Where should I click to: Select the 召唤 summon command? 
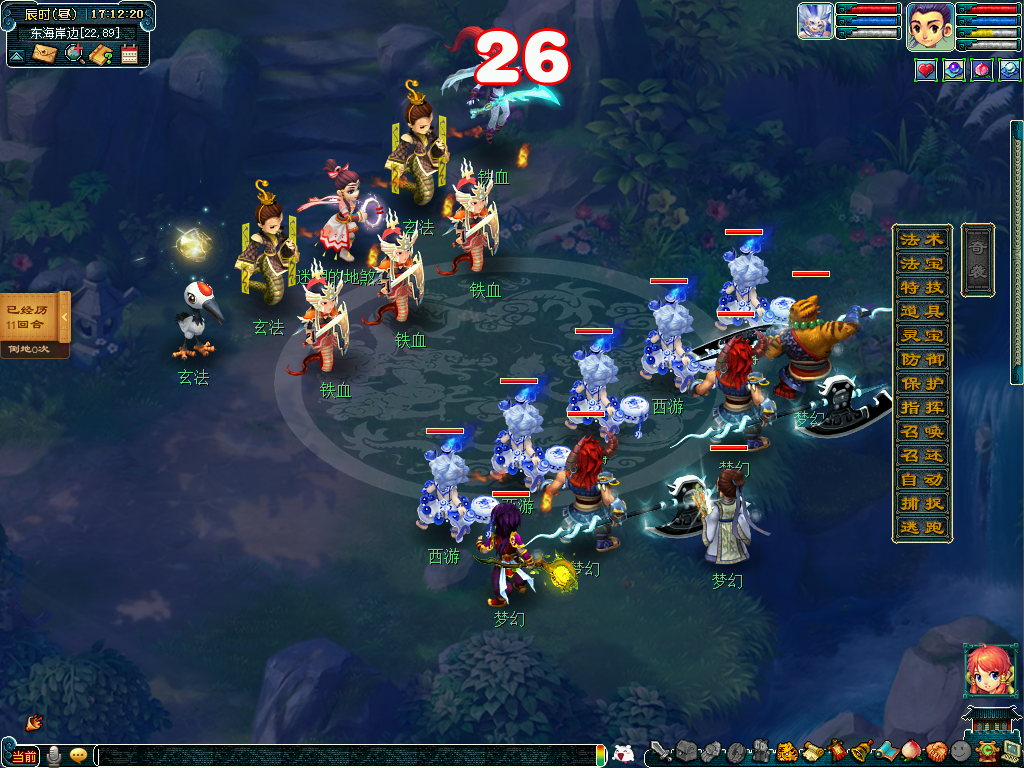tap(921, 432)
